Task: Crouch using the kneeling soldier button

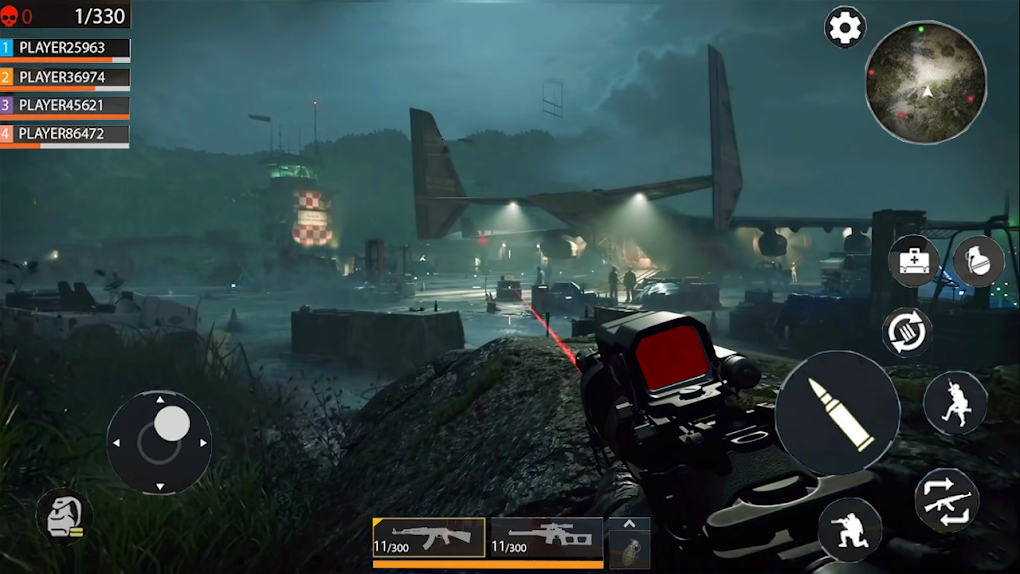Action: coord(850,529)
